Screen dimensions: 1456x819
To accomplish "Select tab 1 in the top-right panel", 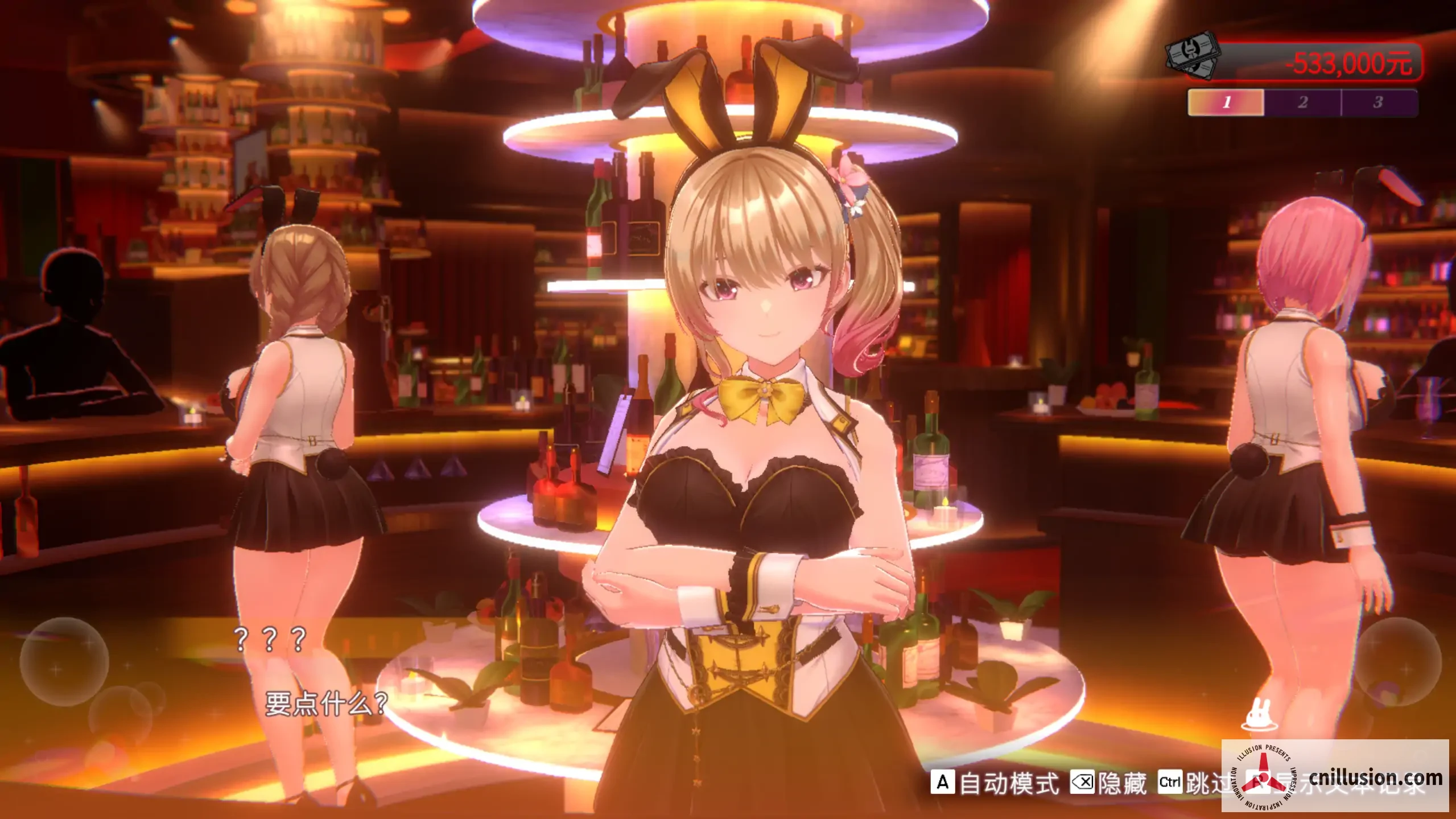I will click(1227, 104).
